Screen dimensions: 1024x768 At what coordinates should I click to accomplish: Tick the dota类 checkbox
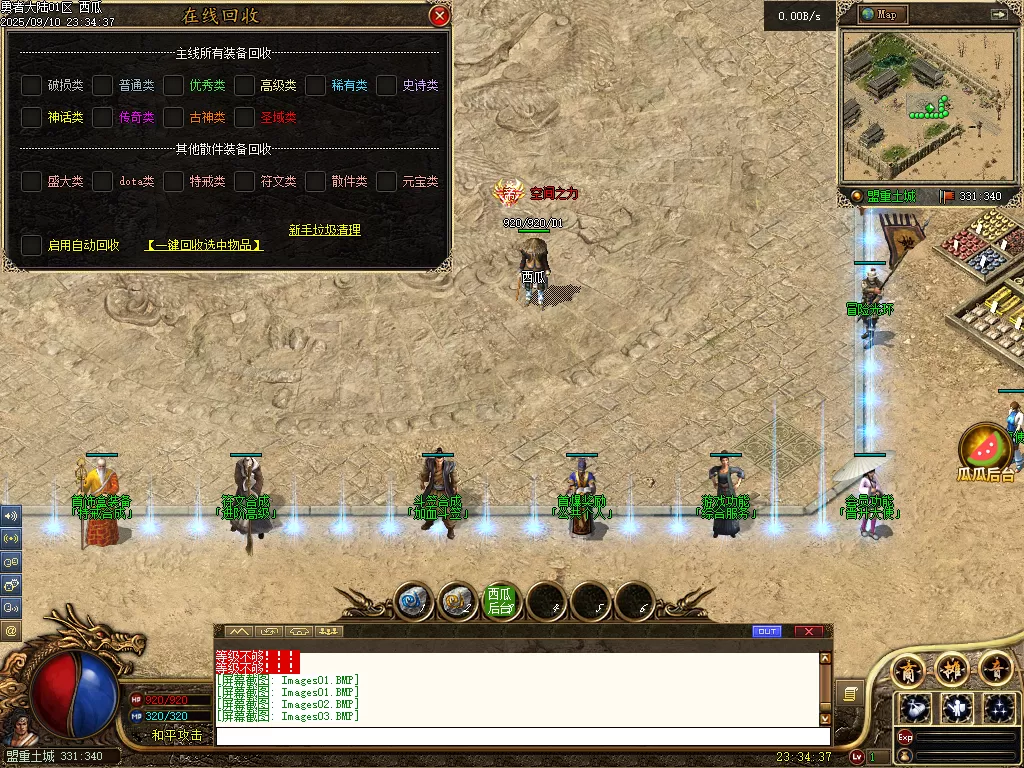tap(103, 182)
